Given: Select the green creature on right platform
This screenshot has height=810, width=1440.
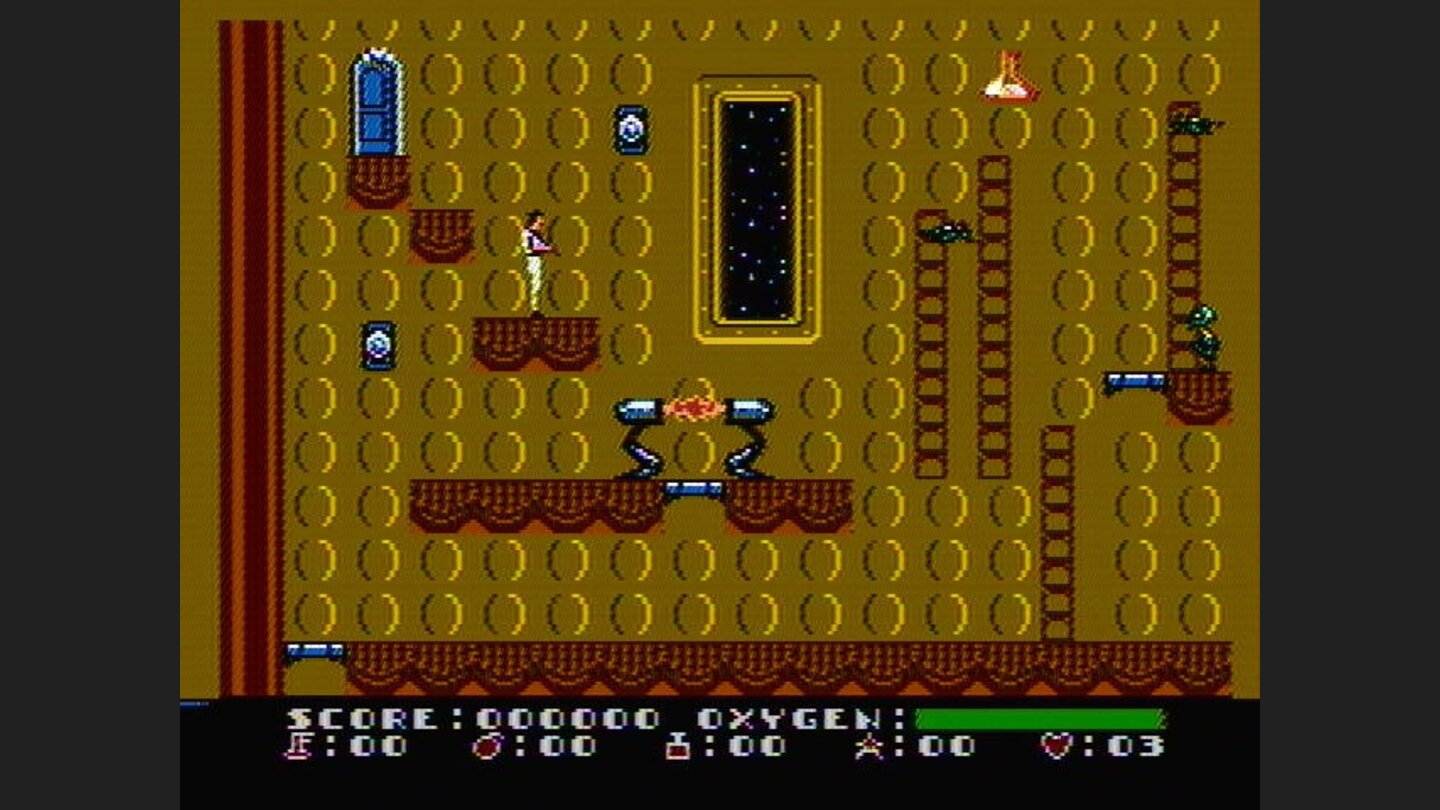Looking at the screenshot, I should (x=1205, y=330).
